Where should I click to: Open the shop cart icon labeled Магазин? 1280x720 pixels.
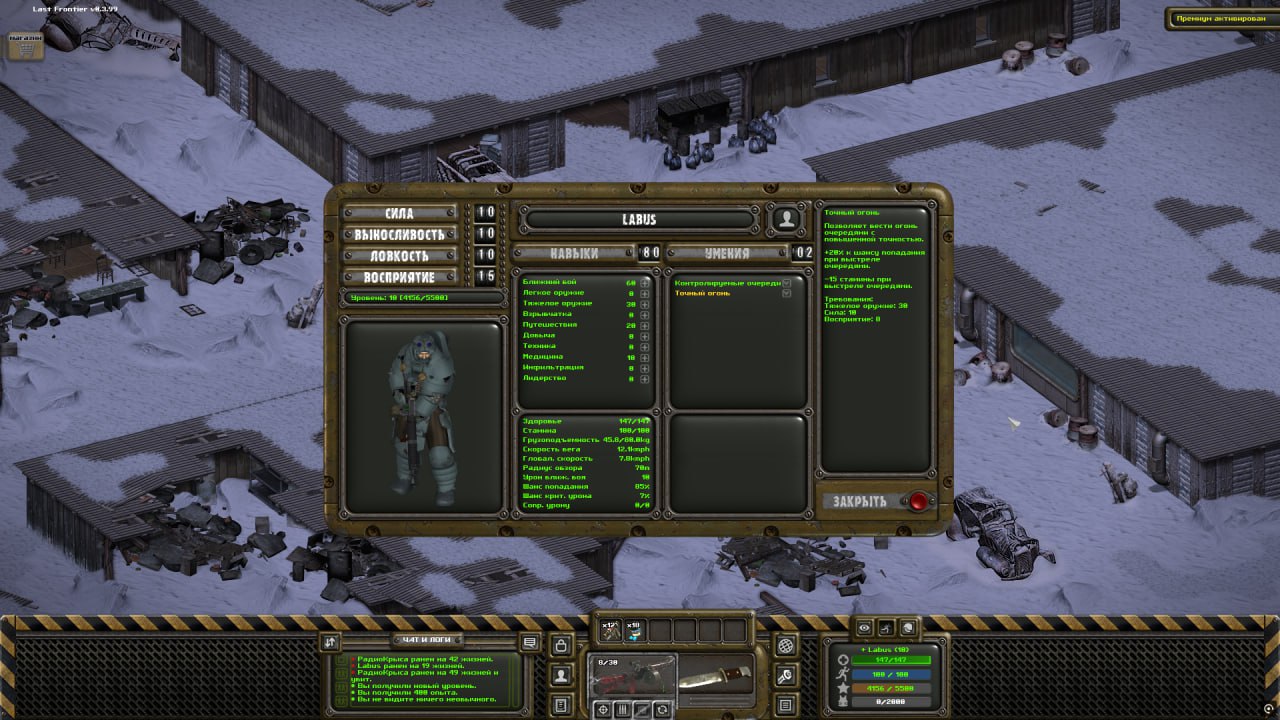point(26,44)
